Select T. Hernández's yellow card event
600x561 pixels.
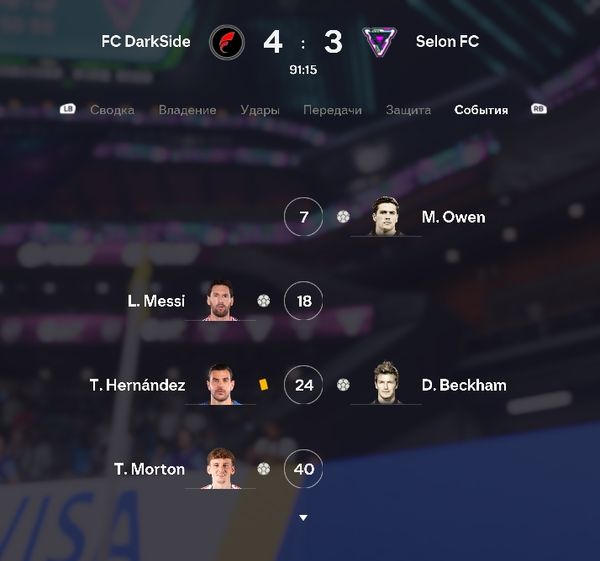tap(263, 384)
